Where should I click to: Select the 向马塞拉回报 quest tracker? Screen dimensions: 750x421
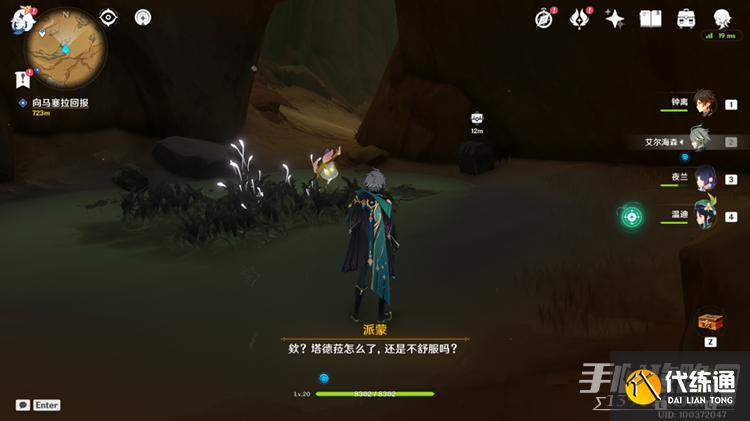tap(59, 102)
